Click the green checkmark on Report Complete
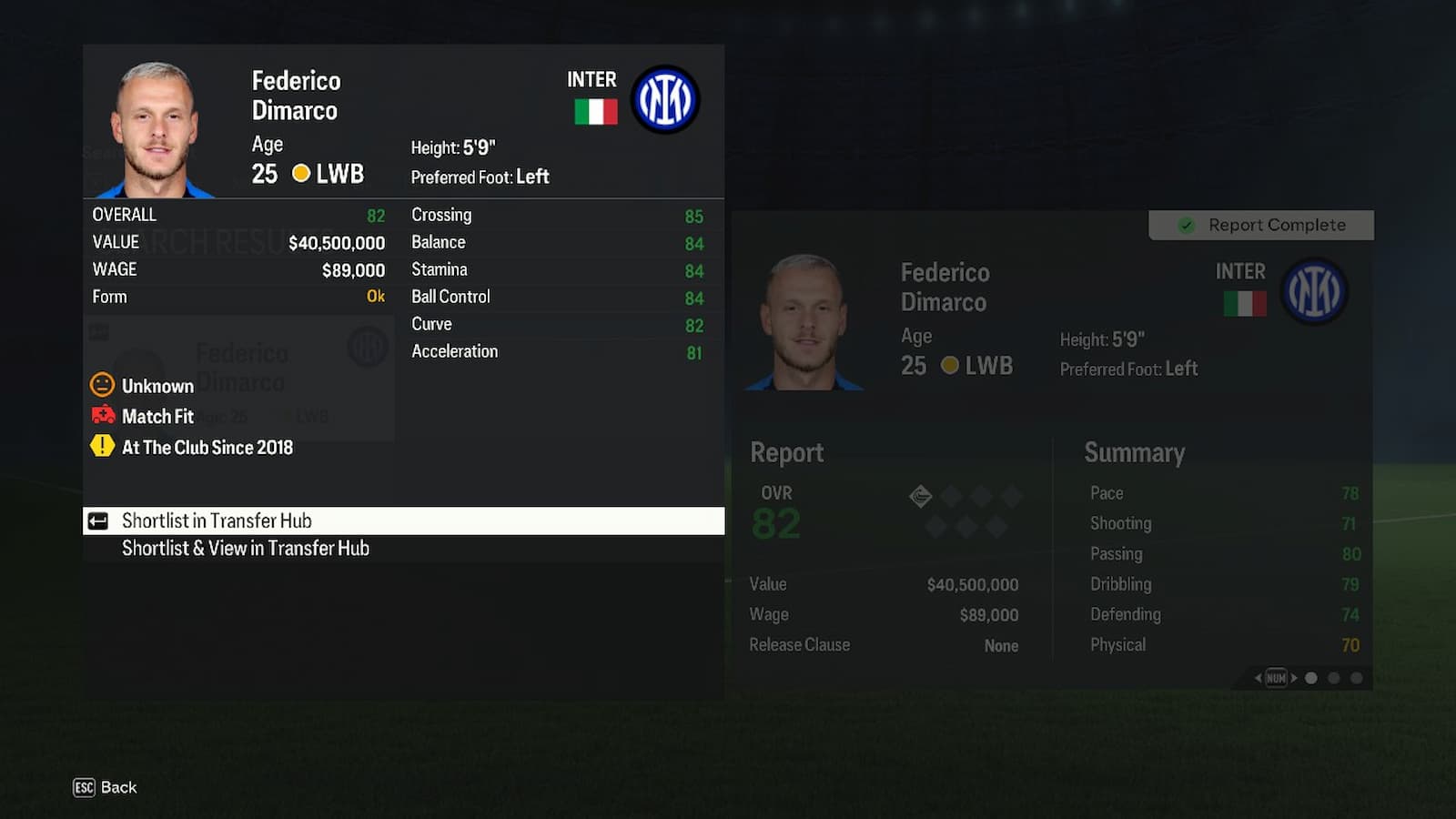 [1186, 225]
